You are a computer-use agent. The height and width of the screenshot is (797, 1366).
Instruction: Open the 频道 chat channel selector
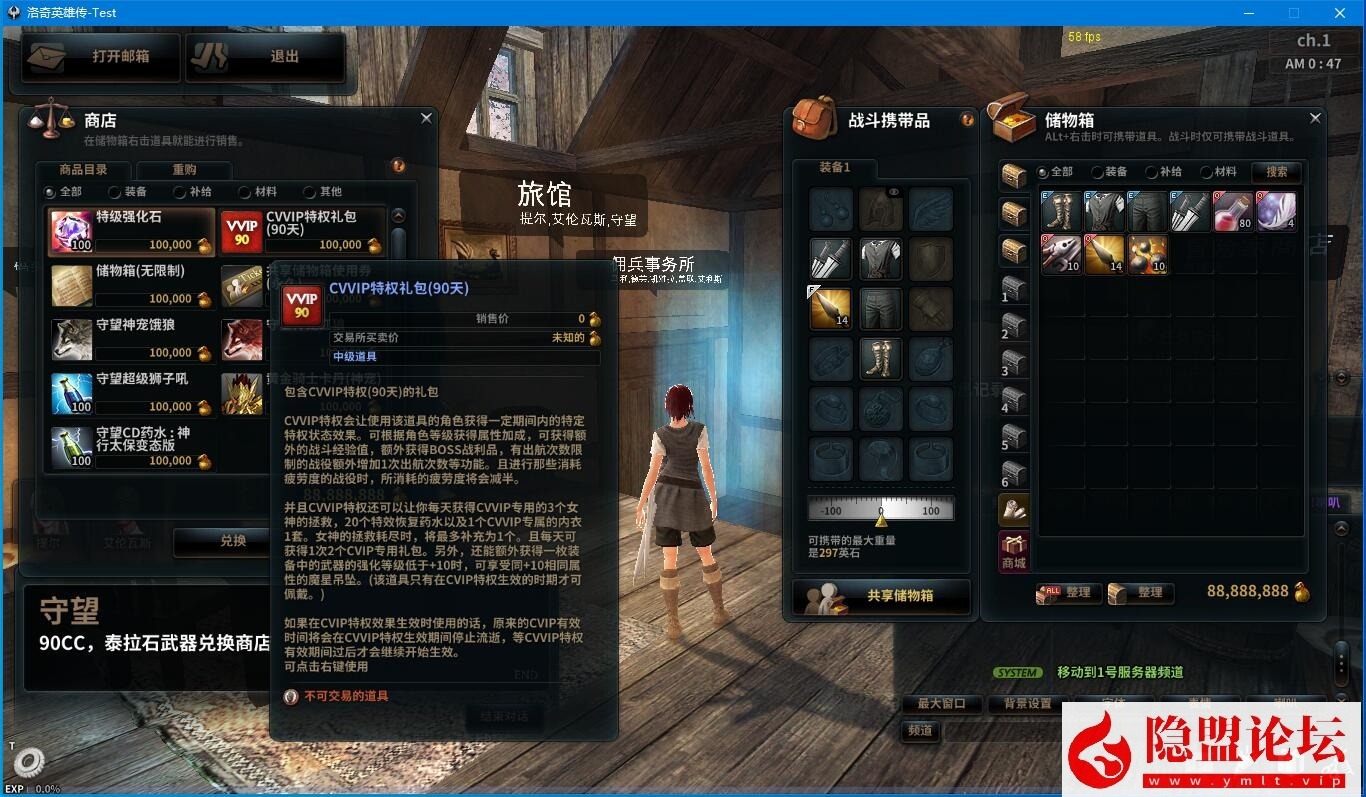[919, 731]
